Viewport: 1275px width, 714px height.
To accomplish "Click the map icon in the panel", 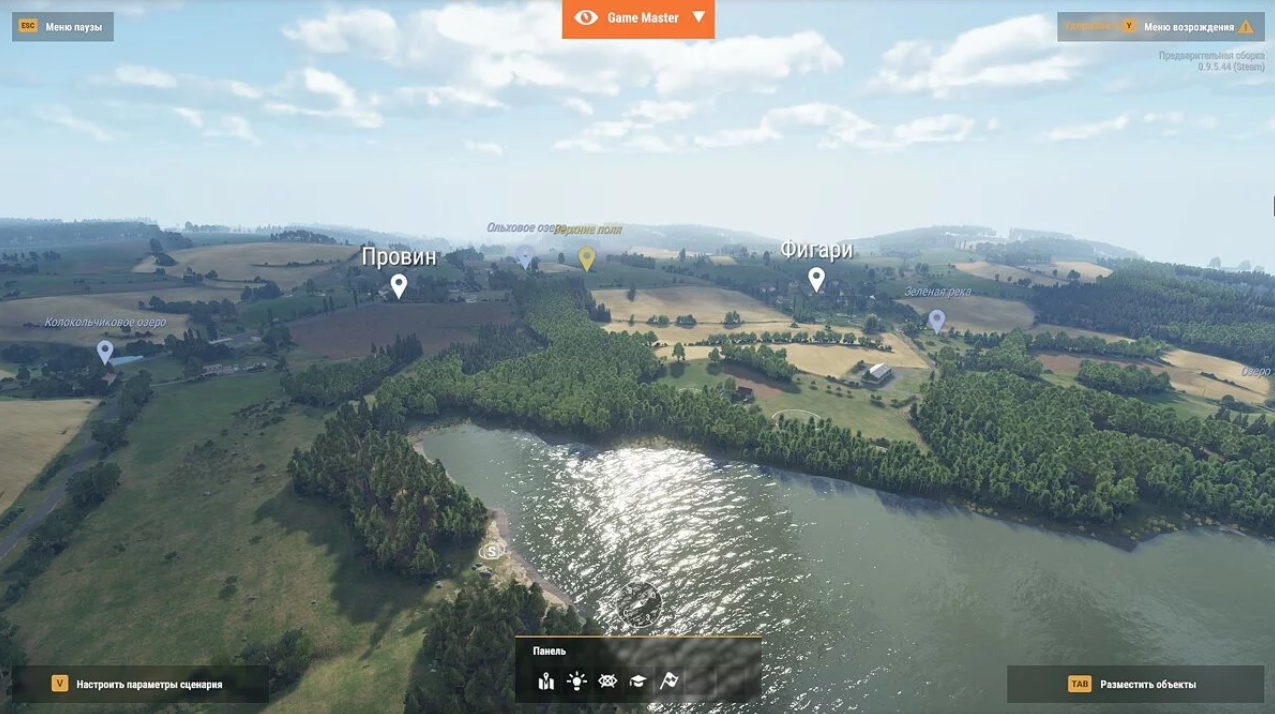I will click(546, 681).
